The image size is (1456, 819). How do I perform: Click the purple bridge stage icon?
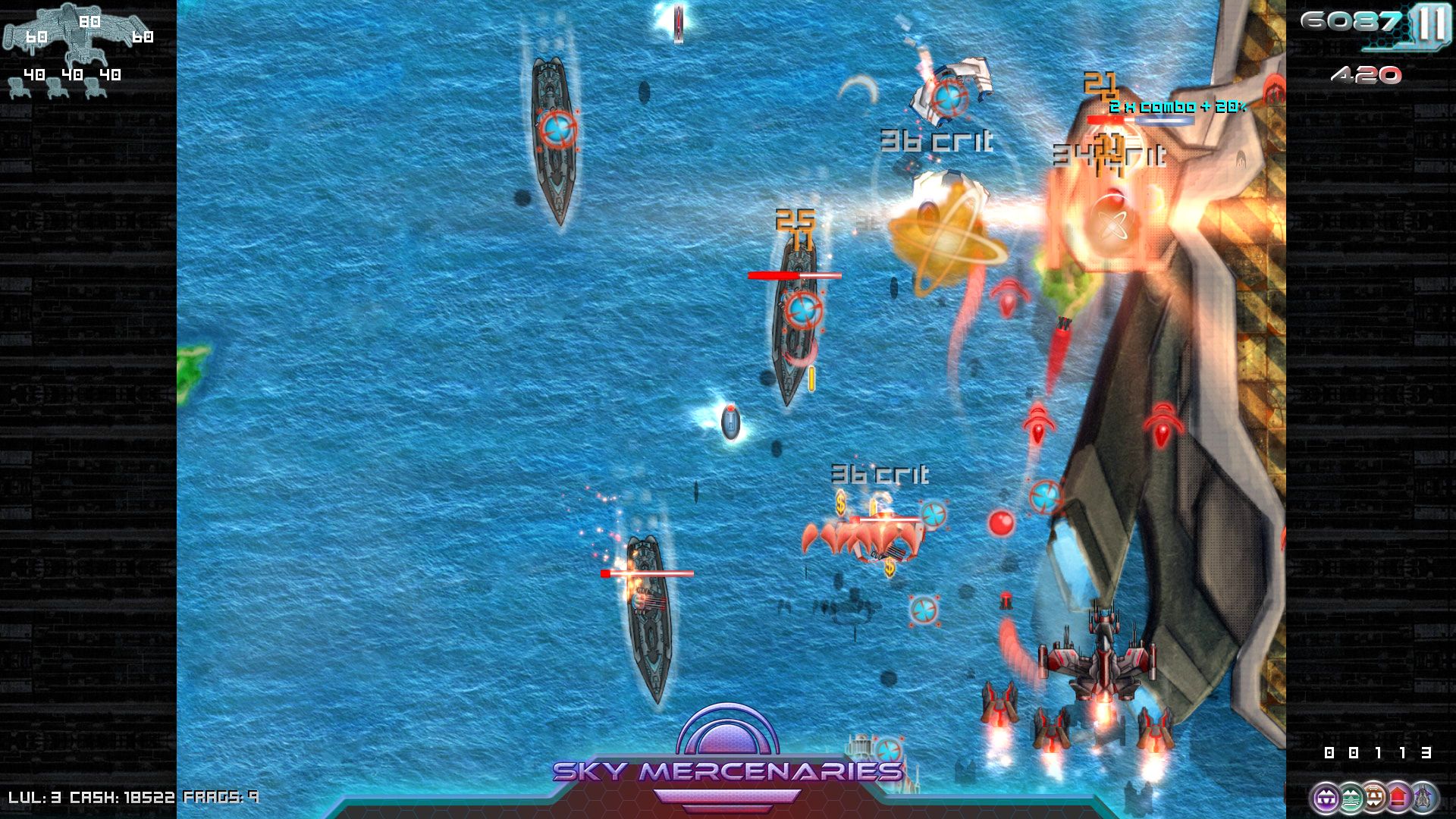[1326, 796]
